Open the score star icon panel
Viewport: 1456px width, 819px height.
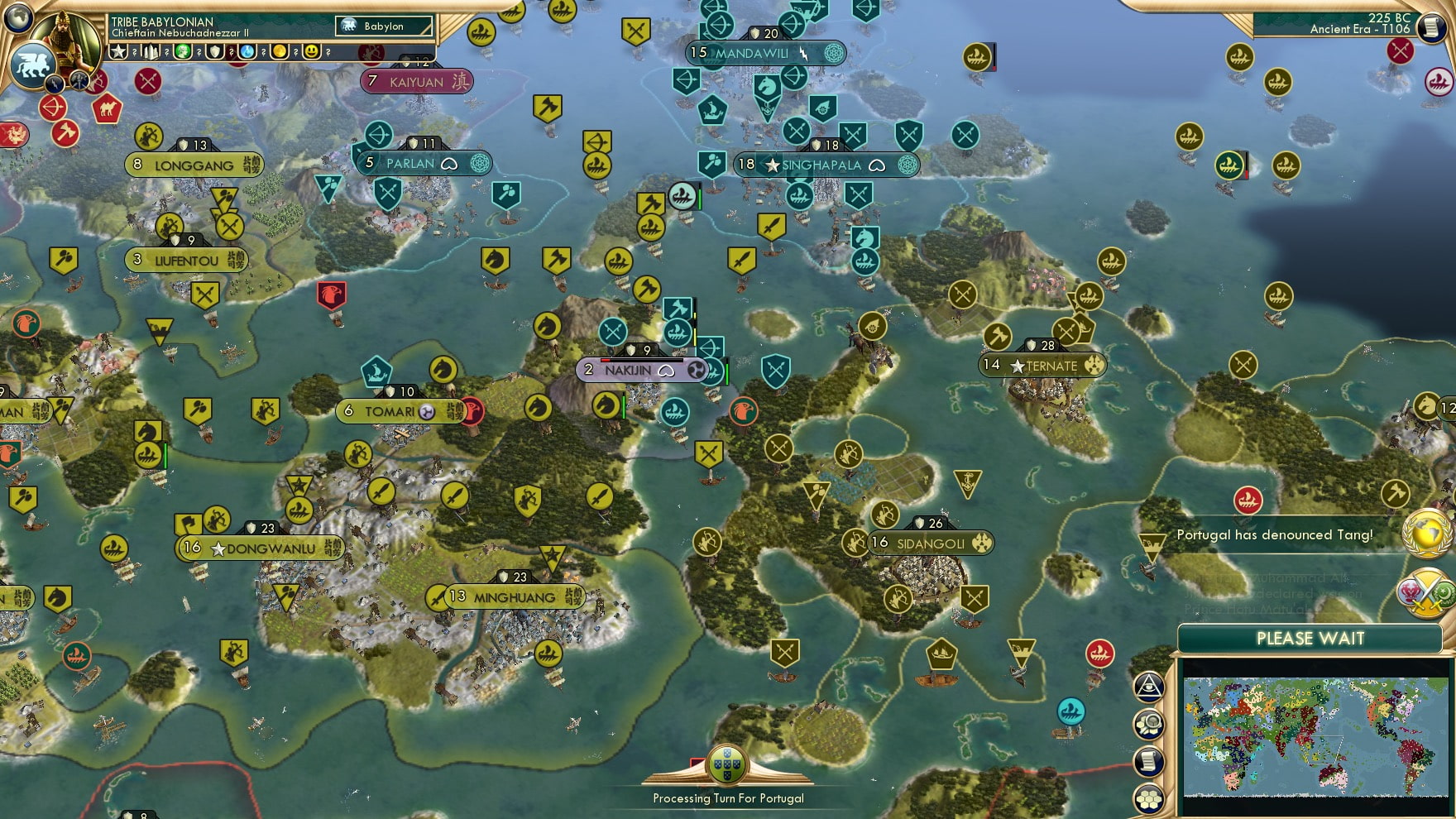pos(119,51)
